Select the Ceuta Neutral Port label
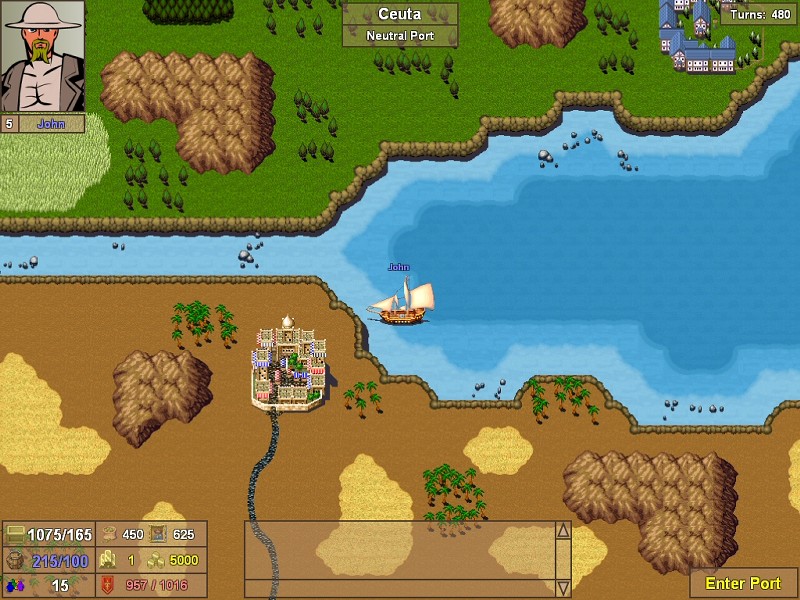 (x=400, y=25)
